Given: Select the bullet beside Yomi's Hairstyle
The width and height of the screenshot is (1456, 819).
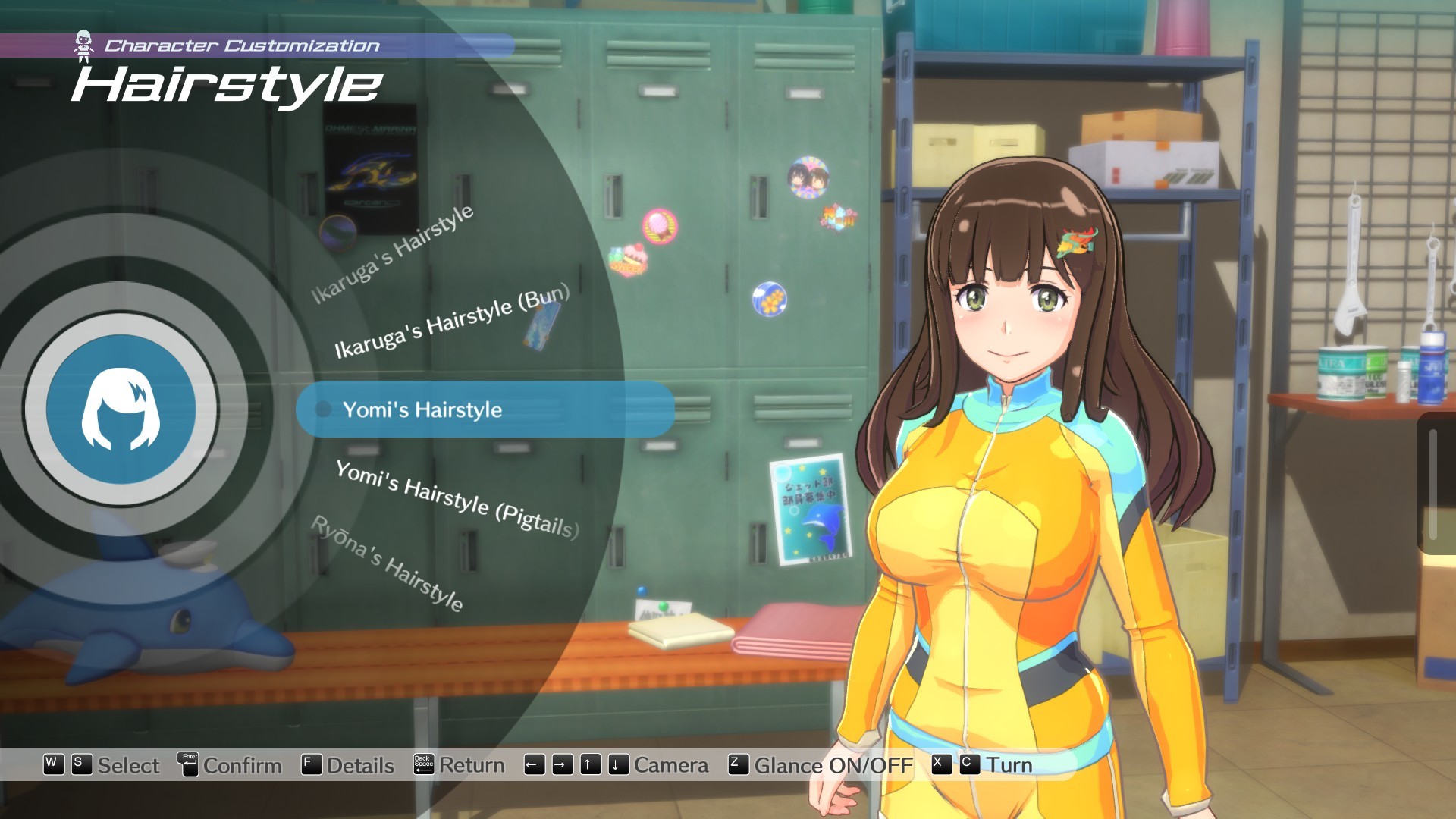Looking at the screenshot, I should pyautogui.click(x=323, y=410).
